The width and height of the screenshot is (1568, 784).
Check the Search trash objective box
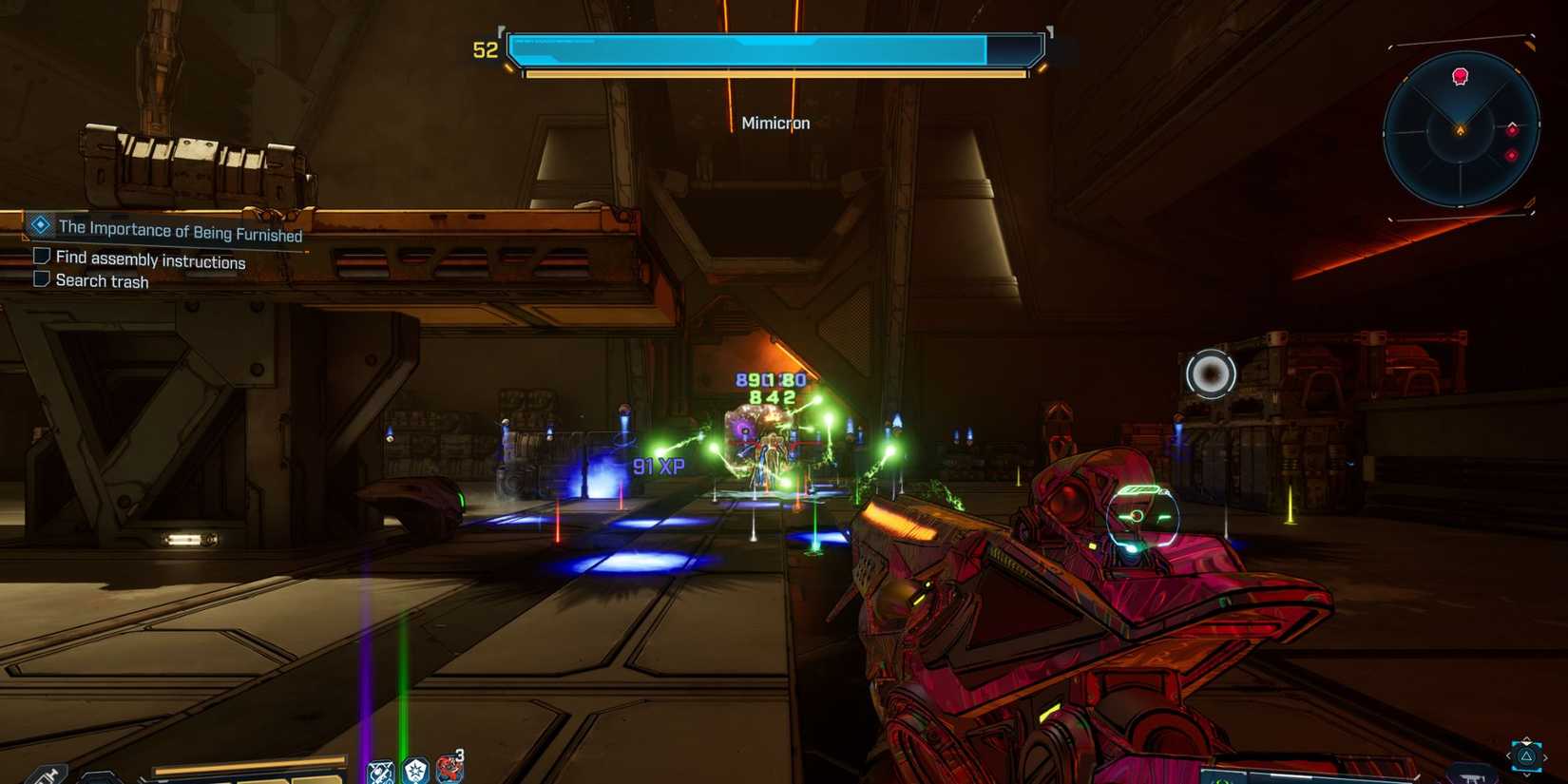[x=42, y=277]
